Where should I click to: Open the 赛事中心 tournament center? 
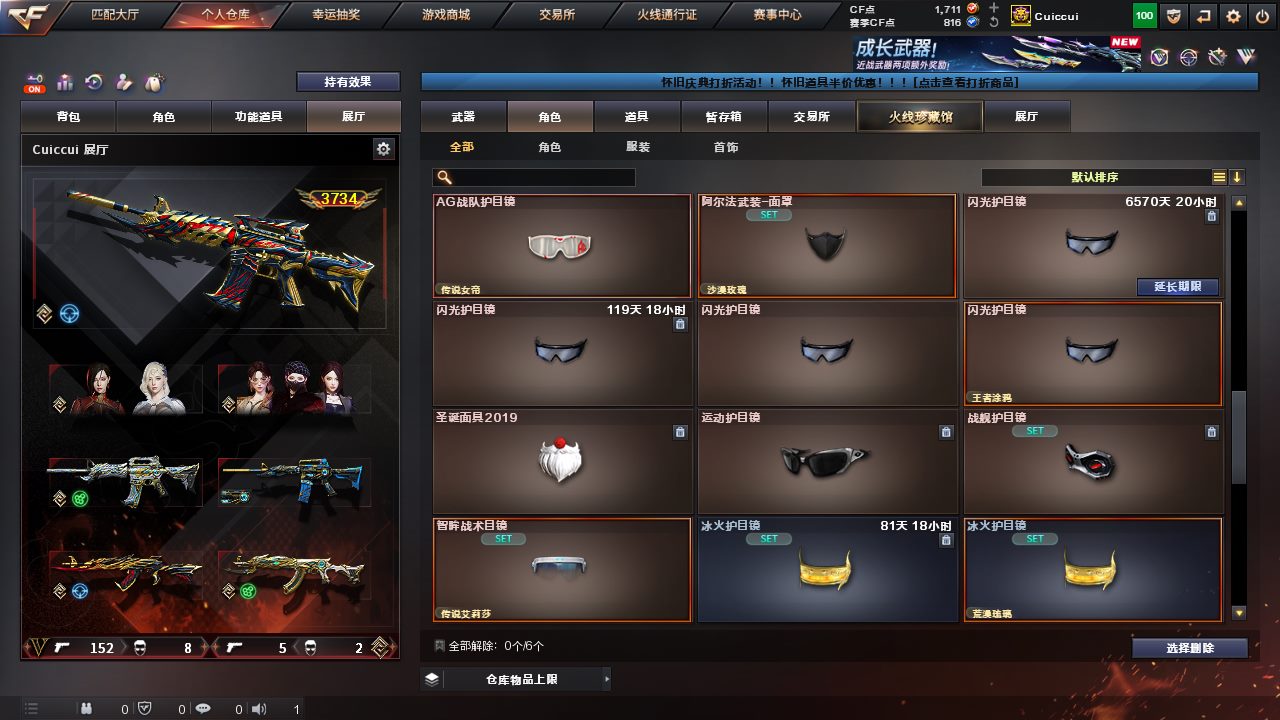tap(777, 15)
